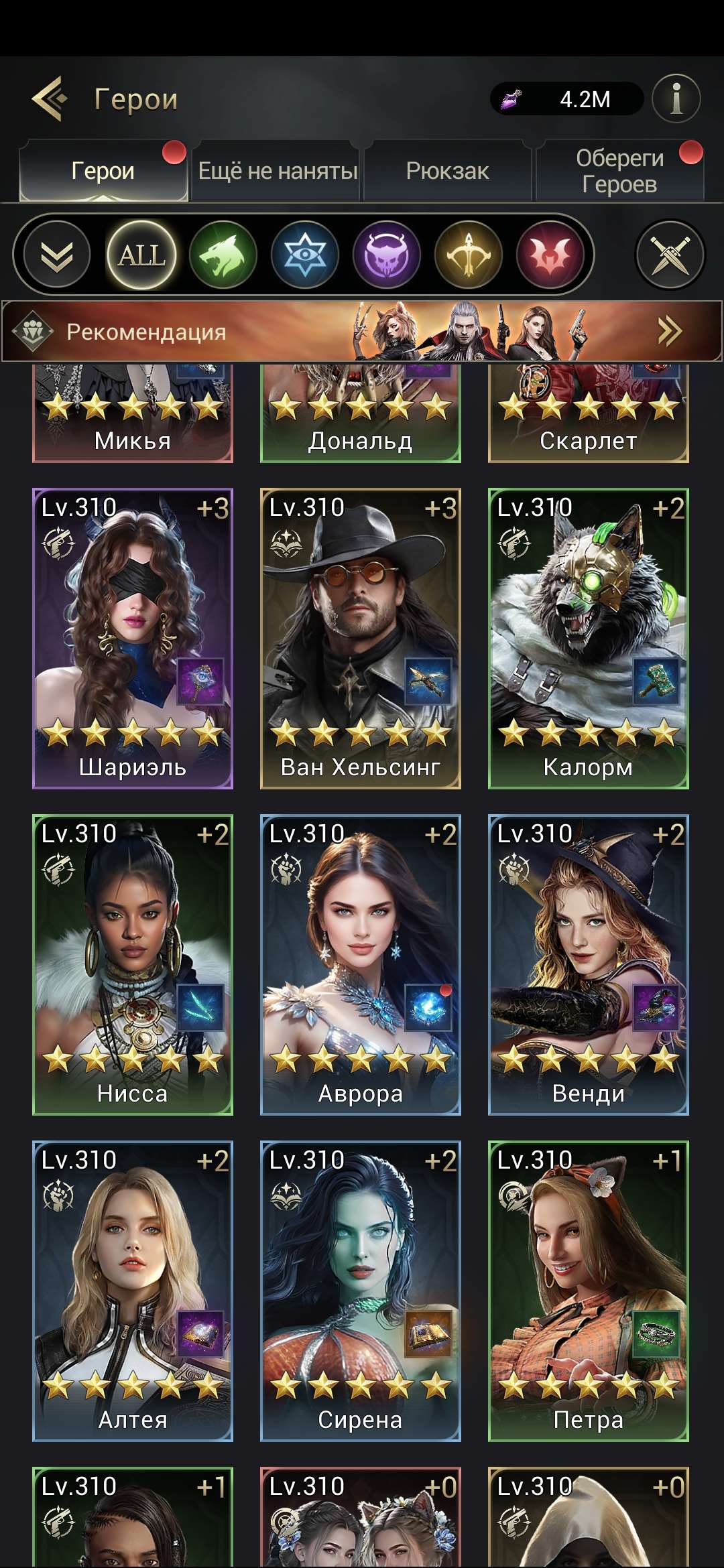Choose the Ван Хельсинг hero card

coord(361,639)
